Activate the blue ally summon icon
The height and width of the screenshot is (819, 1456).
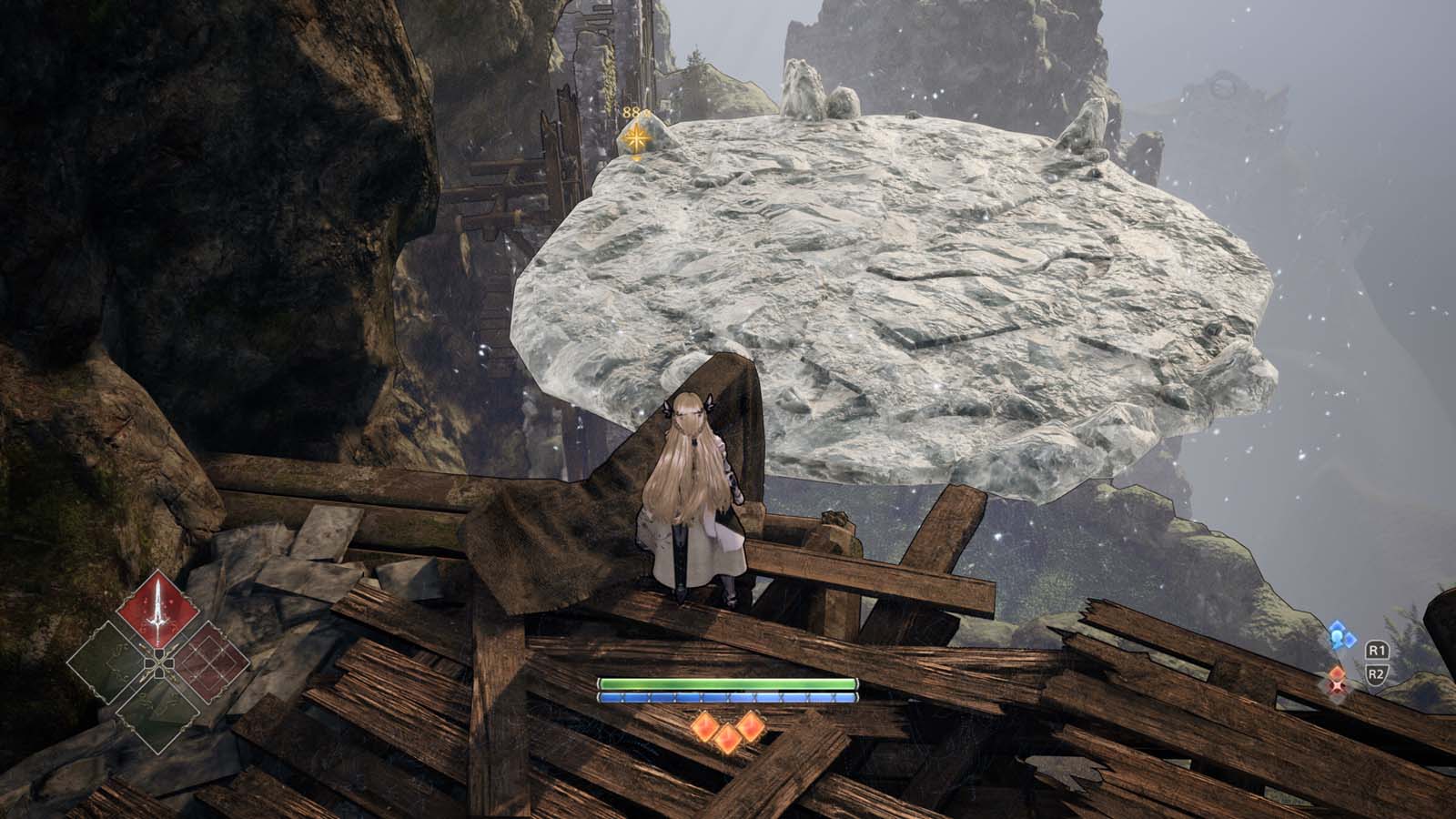tap(1337, 635)
